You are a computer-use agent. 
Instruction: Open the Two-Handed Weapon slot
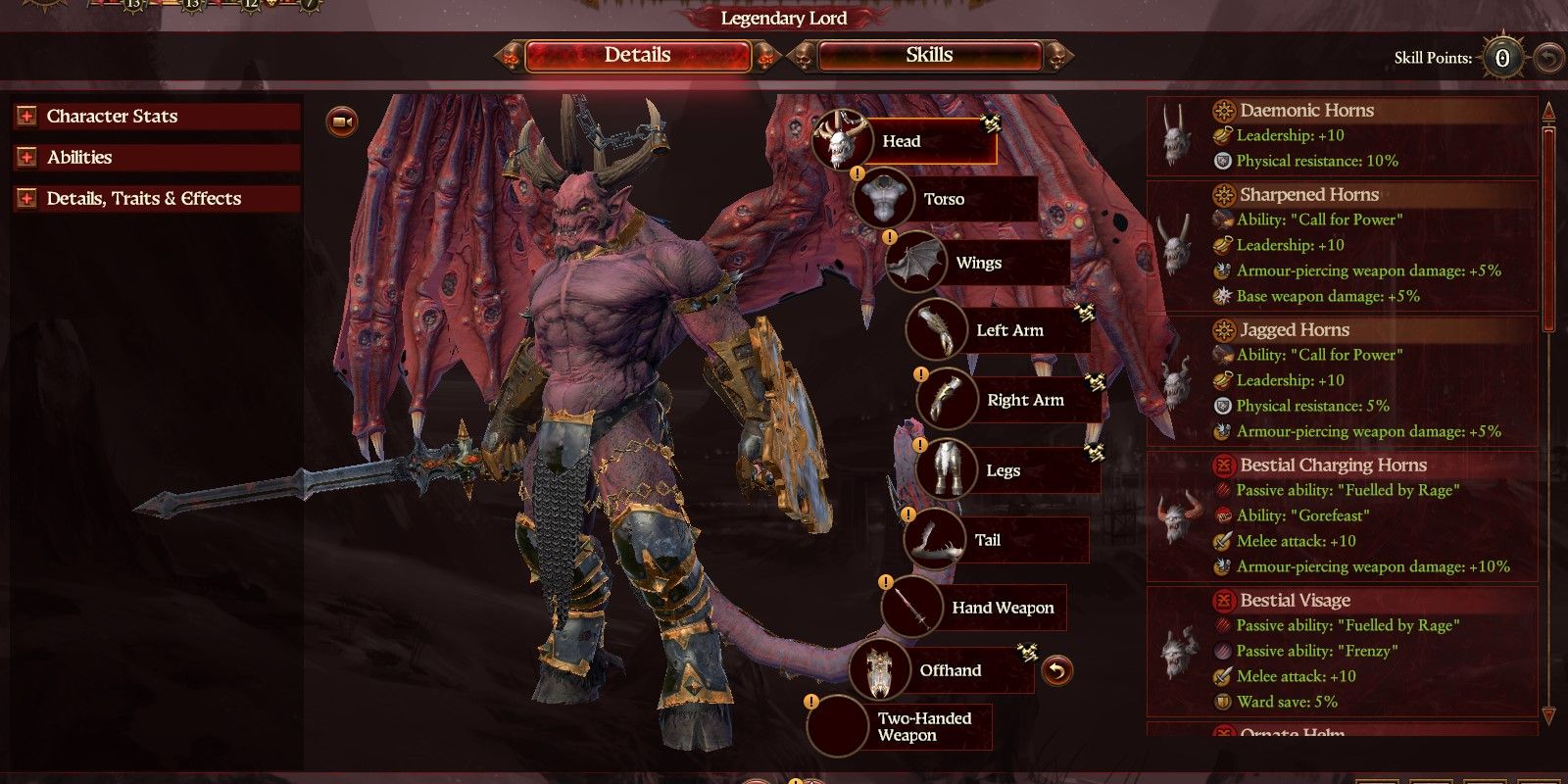pos(835,726)
